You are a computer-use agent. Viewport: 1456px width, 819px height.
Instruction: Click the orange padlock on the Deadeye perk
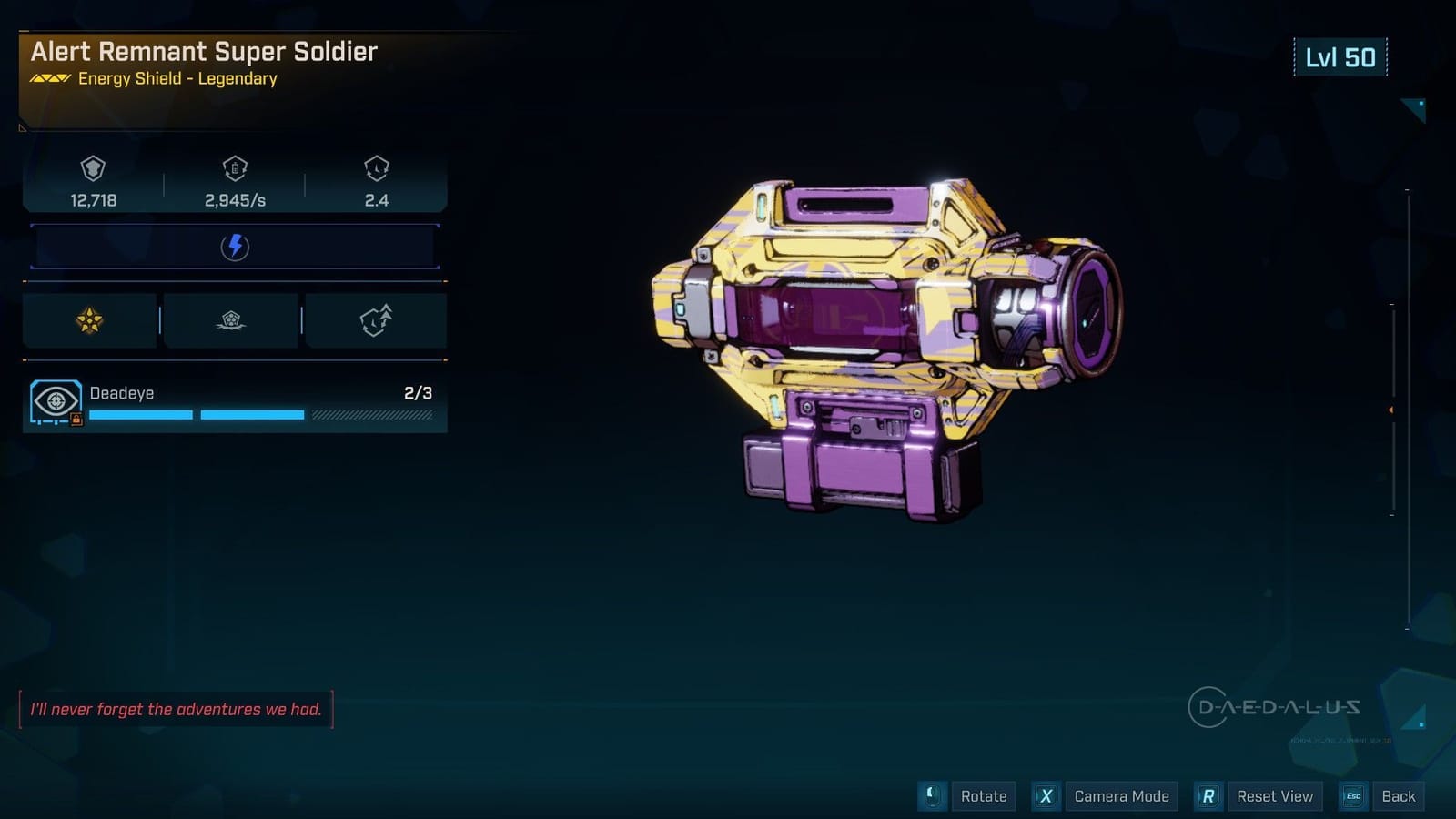(76, 417)
